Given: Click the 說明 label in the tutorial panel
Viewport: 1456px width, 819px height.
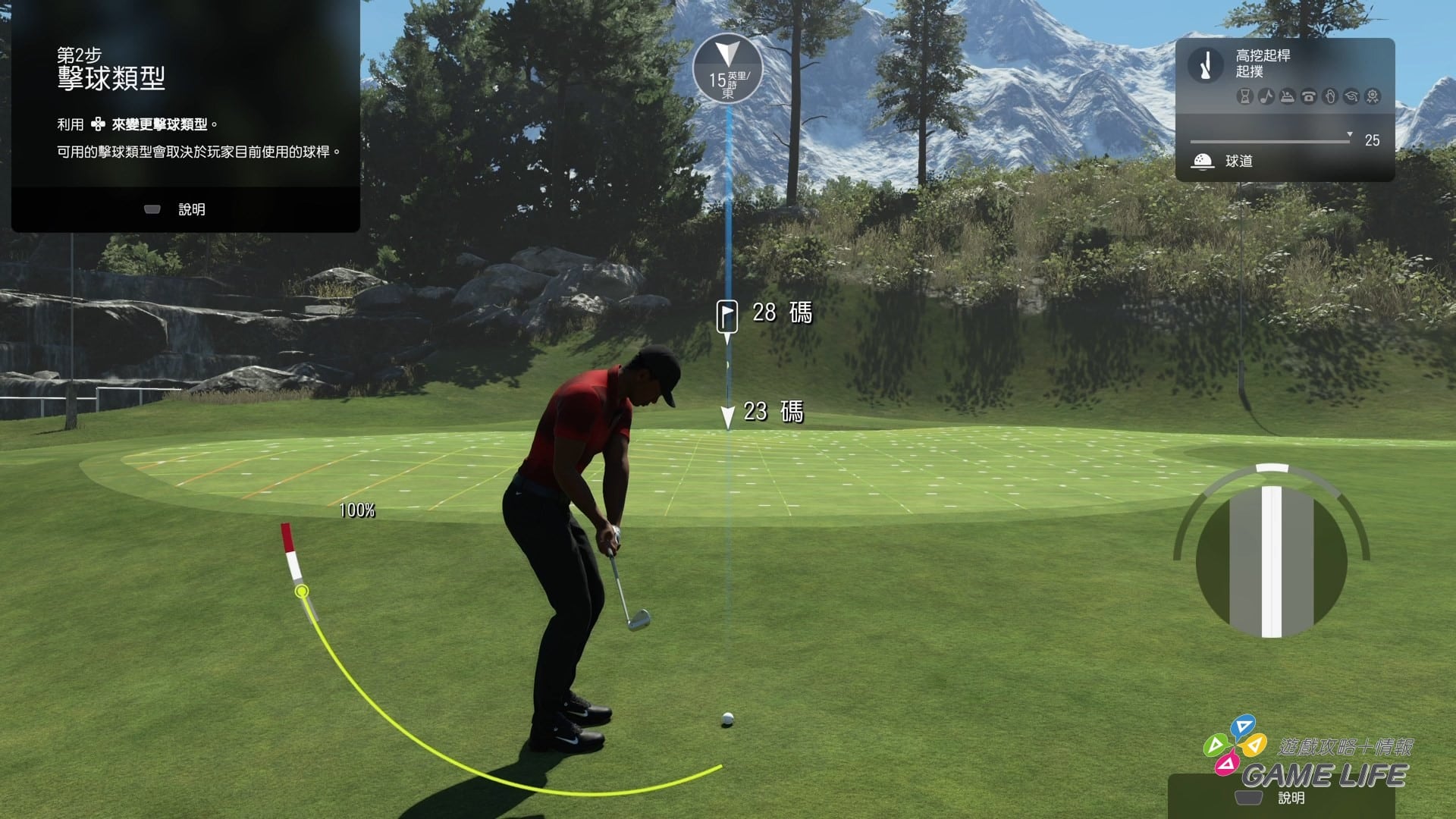Looking at the screenshot, I should click(x=191, y=209).
